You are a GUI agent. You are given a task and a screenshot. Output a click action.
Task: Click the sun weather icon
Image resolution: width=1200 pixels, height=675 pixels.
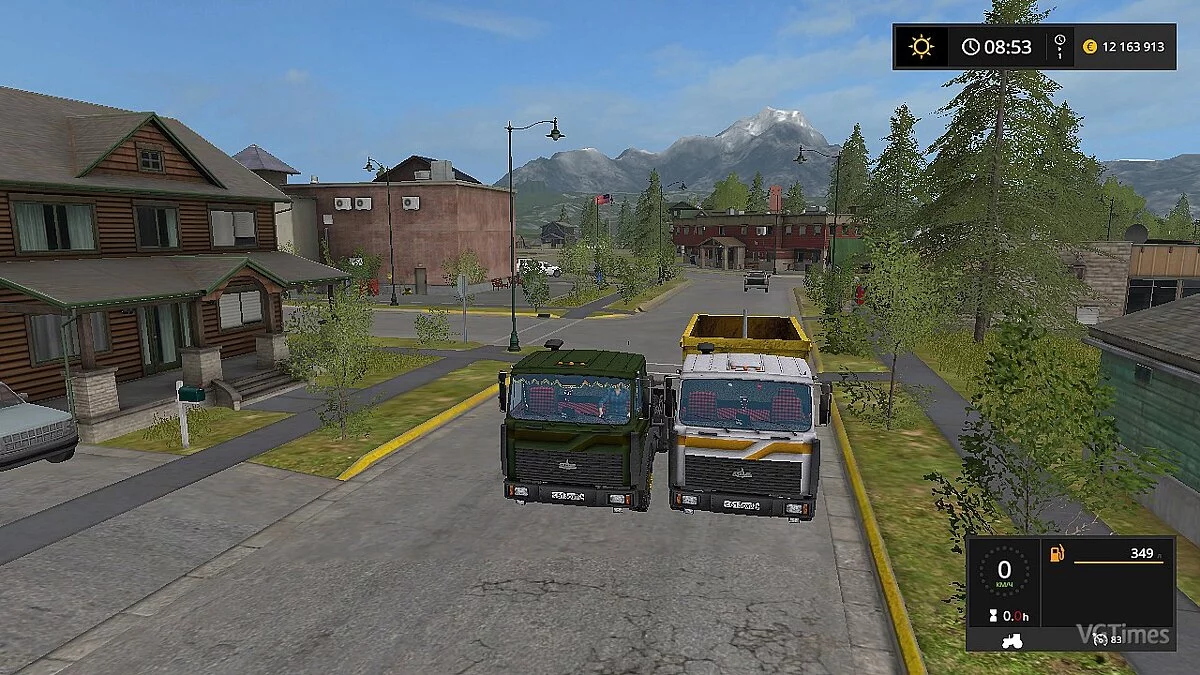tap(920, 47)
